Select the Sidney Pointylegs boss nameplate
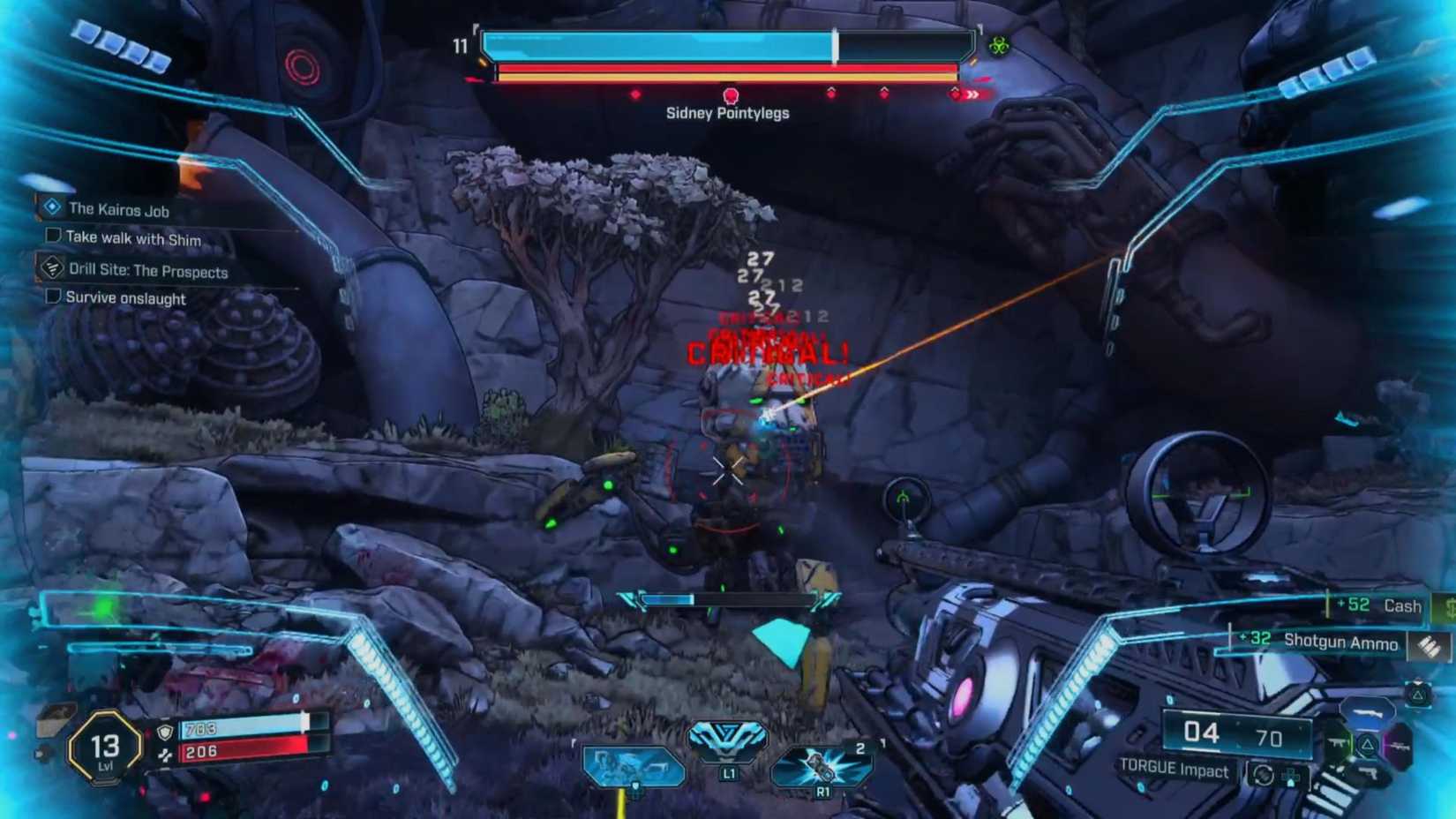The width and height of the screenshot is (1456, 819). coord(728,113)
